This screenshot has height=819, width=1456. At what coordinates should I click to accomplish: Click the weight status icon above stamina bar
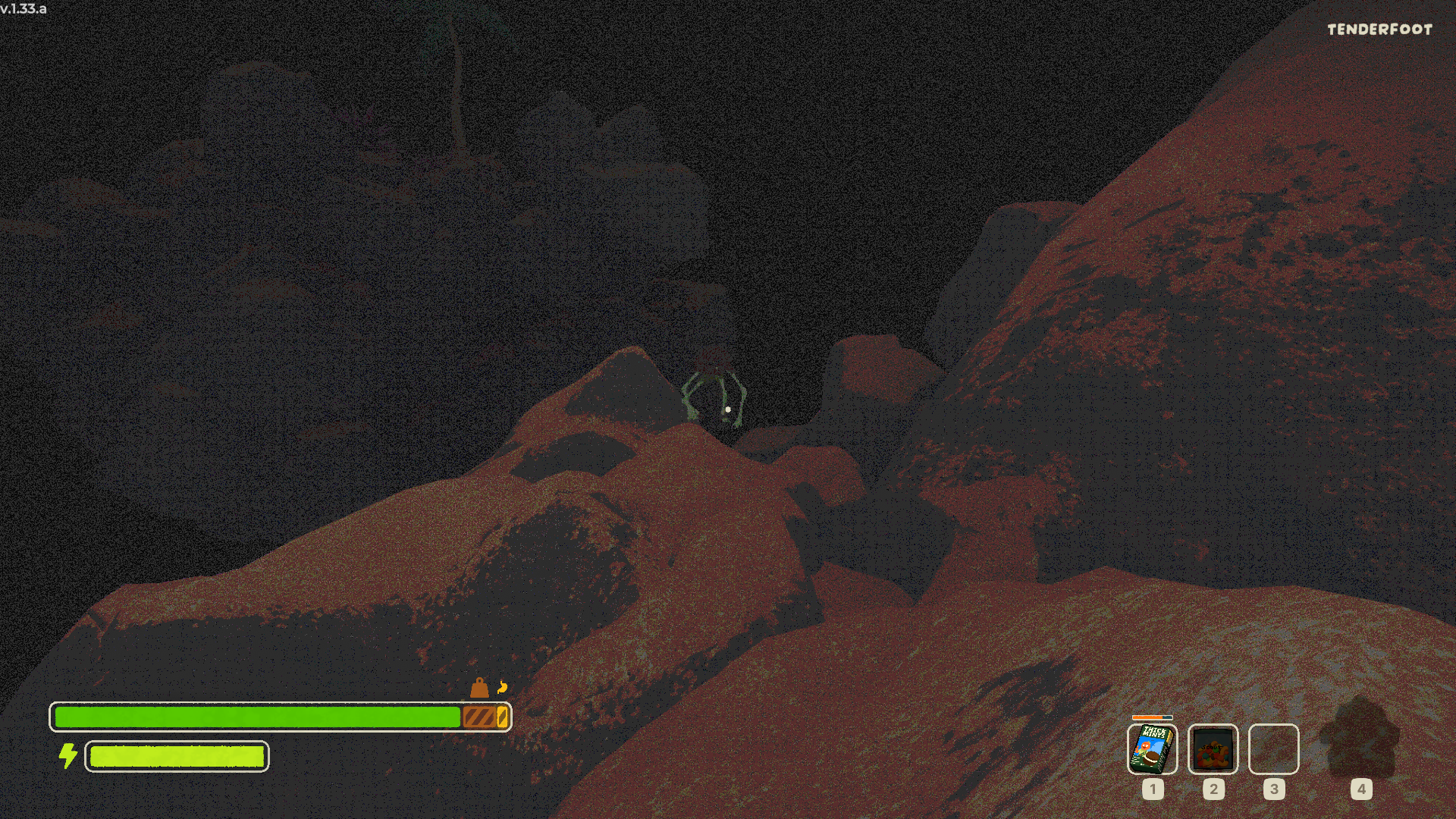pos(479,688)
